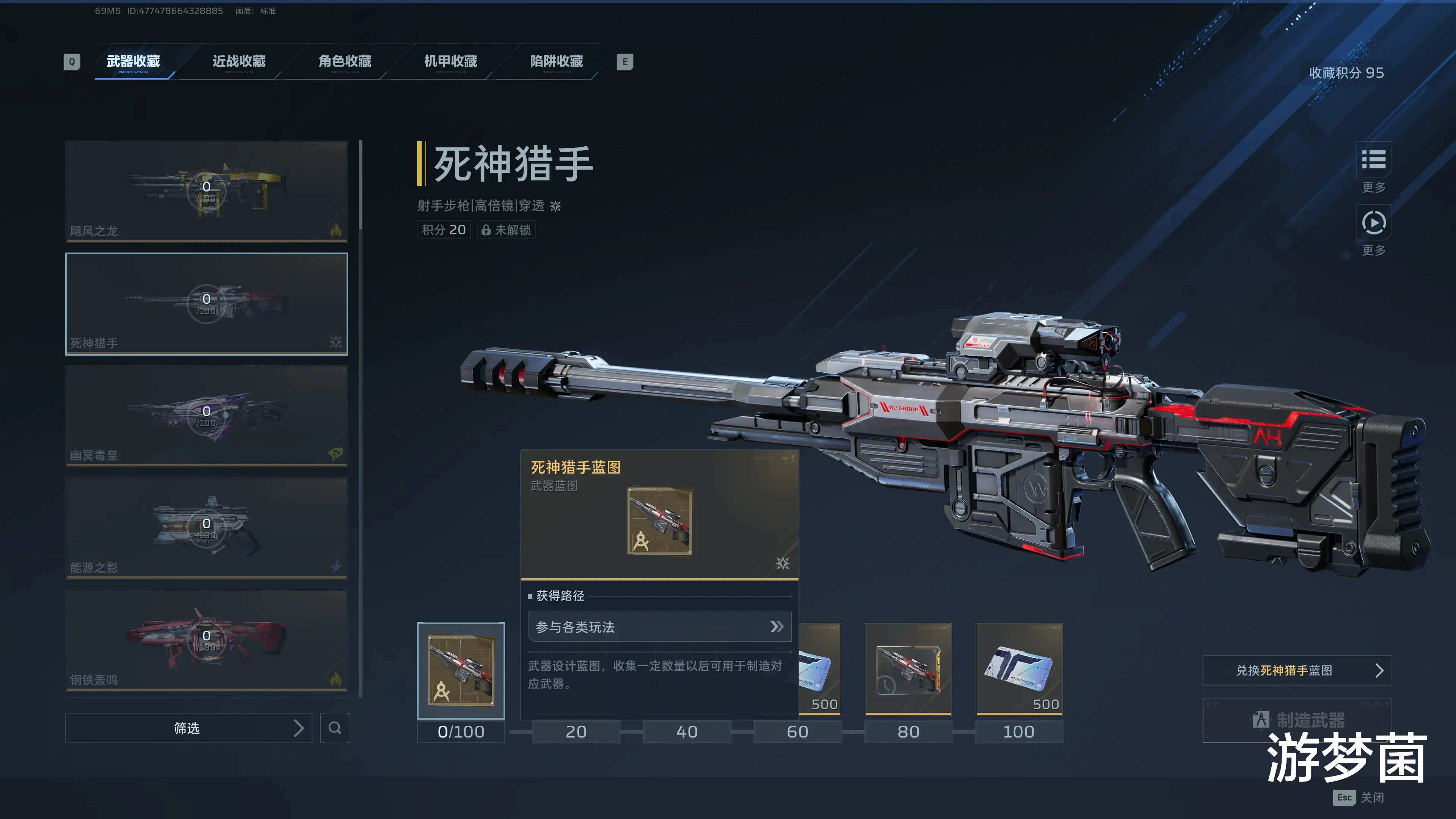Show the 机甲收藏 tab
The width and height of the screenshot is (1456, 819).
tap(450, 61)
